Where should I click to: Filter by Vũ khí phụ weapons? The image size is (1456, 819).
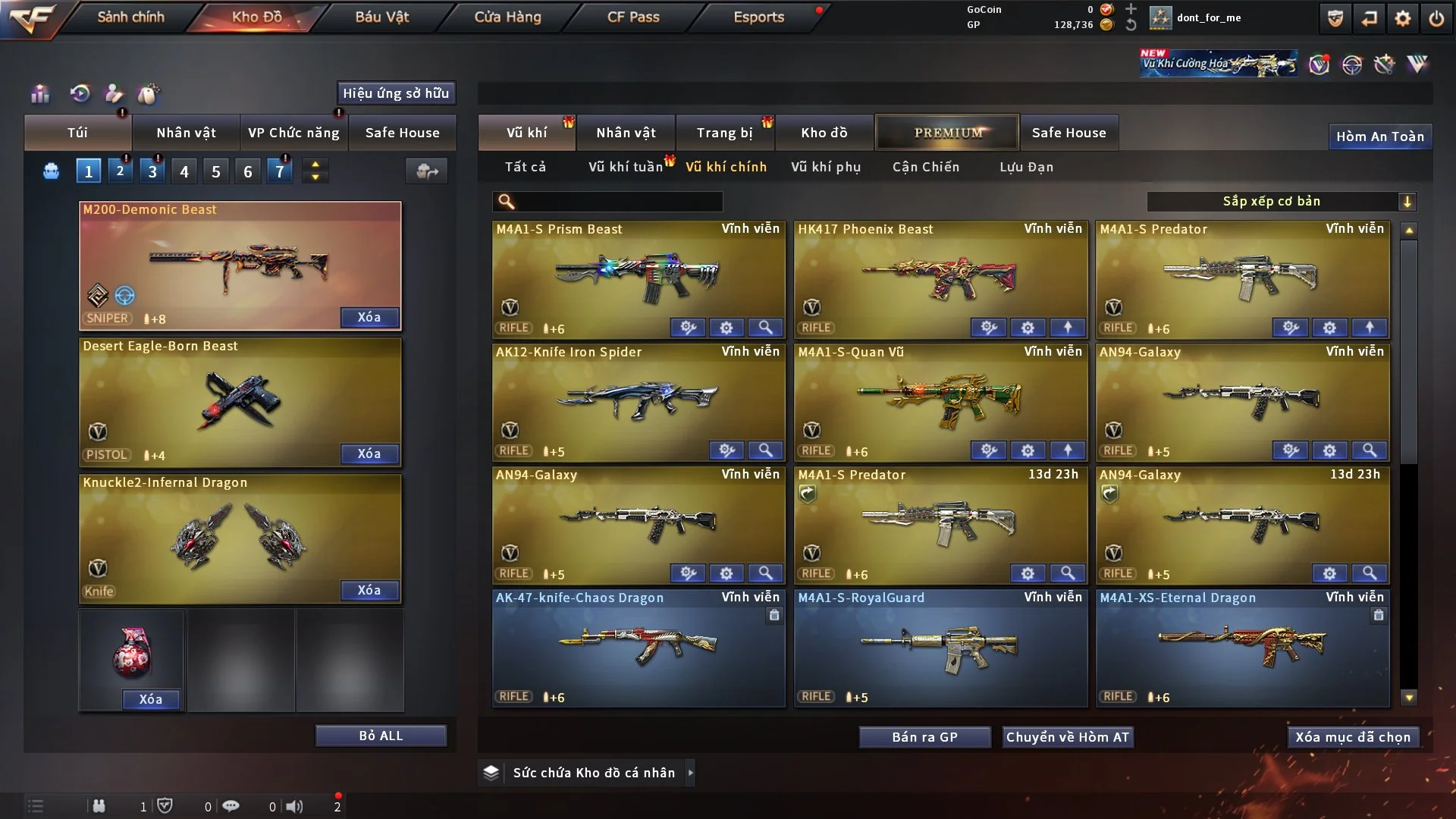point(826,167)
